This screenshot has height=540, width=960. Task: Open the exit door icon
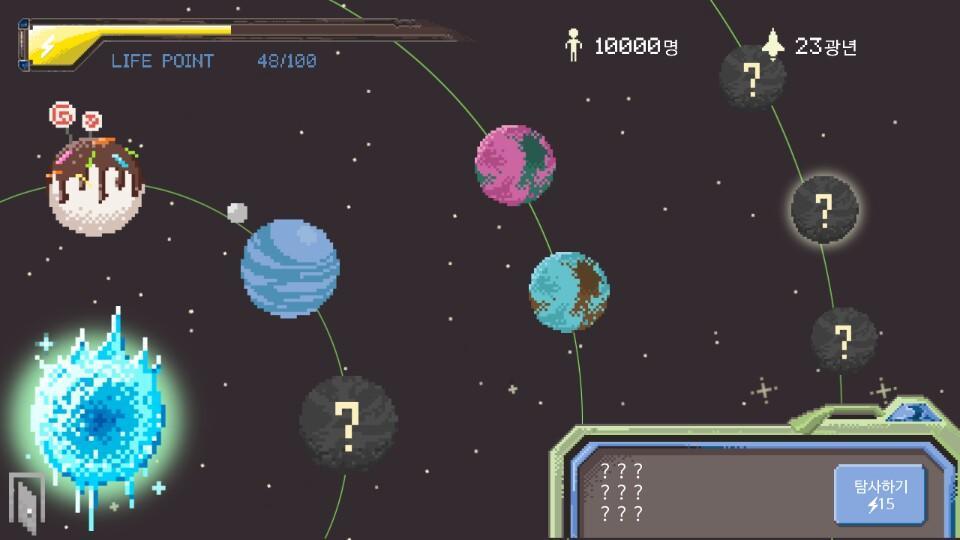pos(24,500)
